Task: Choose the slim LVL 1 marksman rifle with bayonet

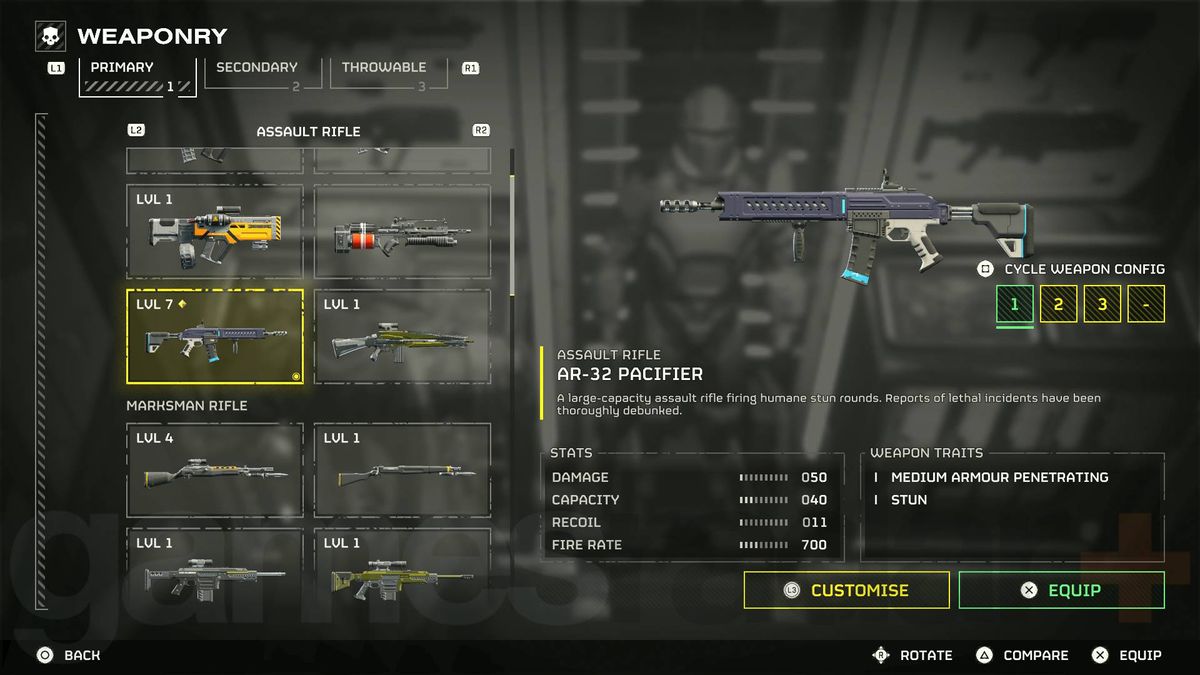Action: 403,470
